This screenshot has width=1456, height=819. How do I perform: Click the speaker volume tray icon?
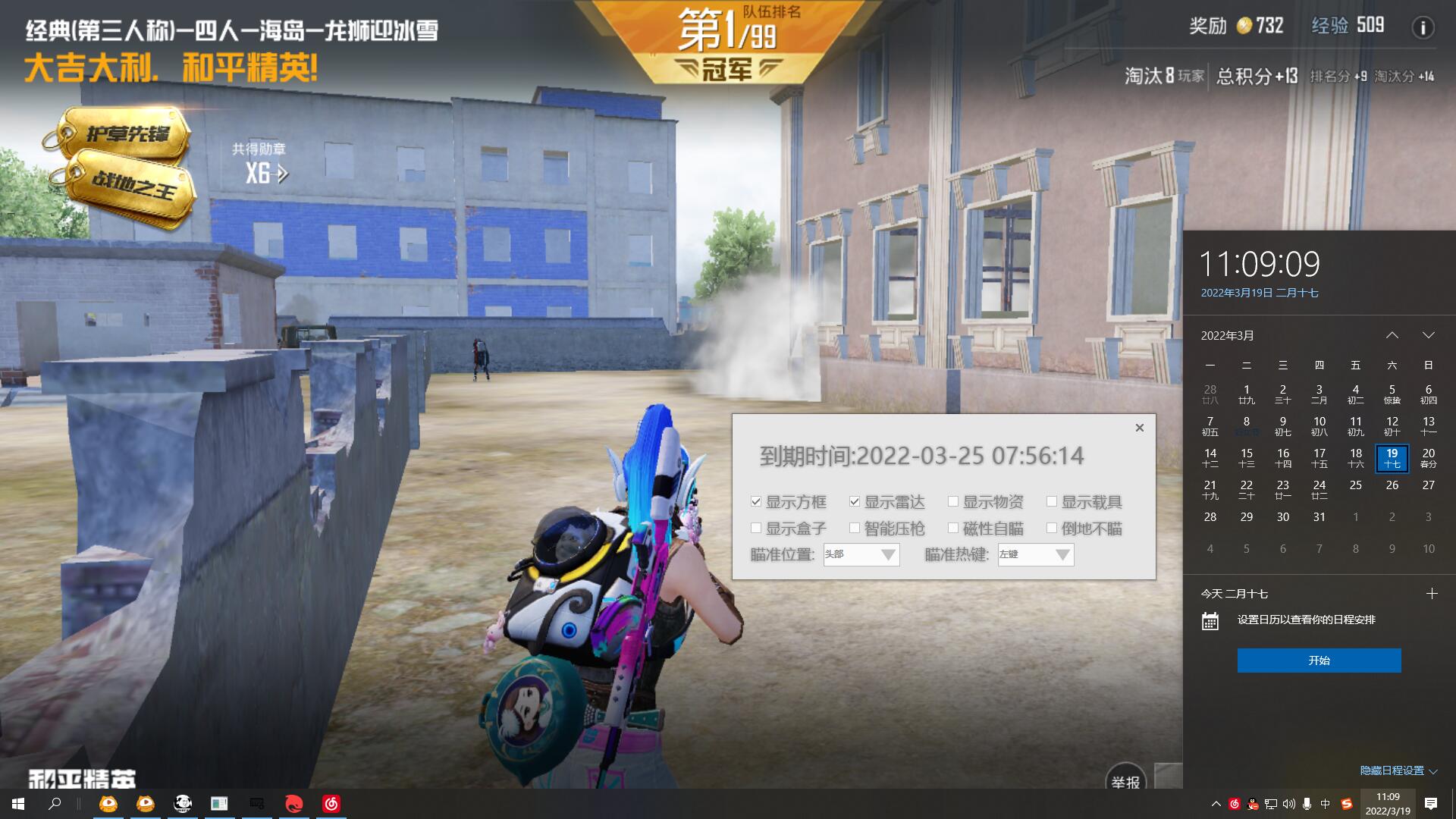pos(1291,804)
